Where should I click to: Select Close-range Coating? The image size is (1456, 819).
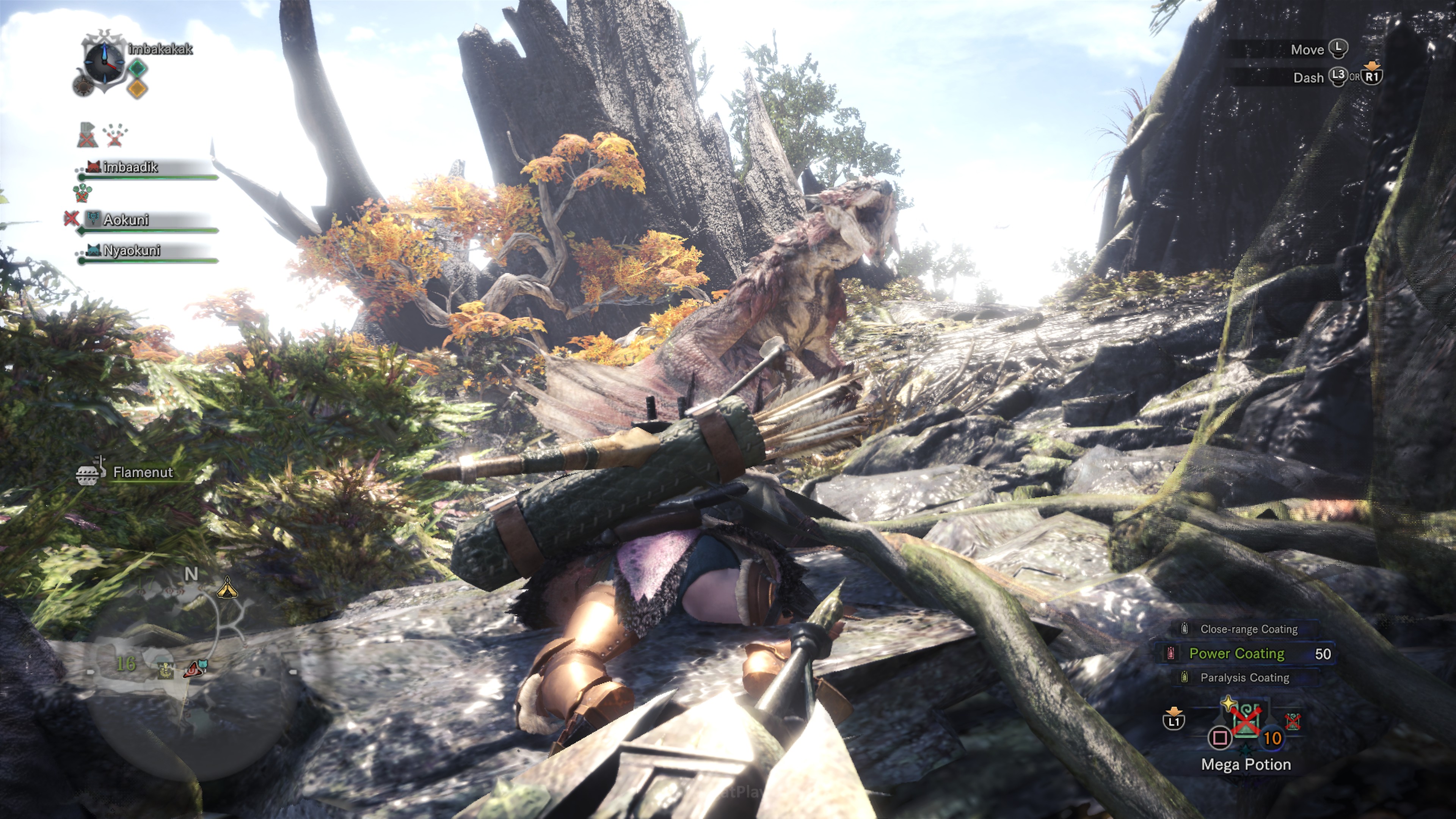pos(1248,629)
